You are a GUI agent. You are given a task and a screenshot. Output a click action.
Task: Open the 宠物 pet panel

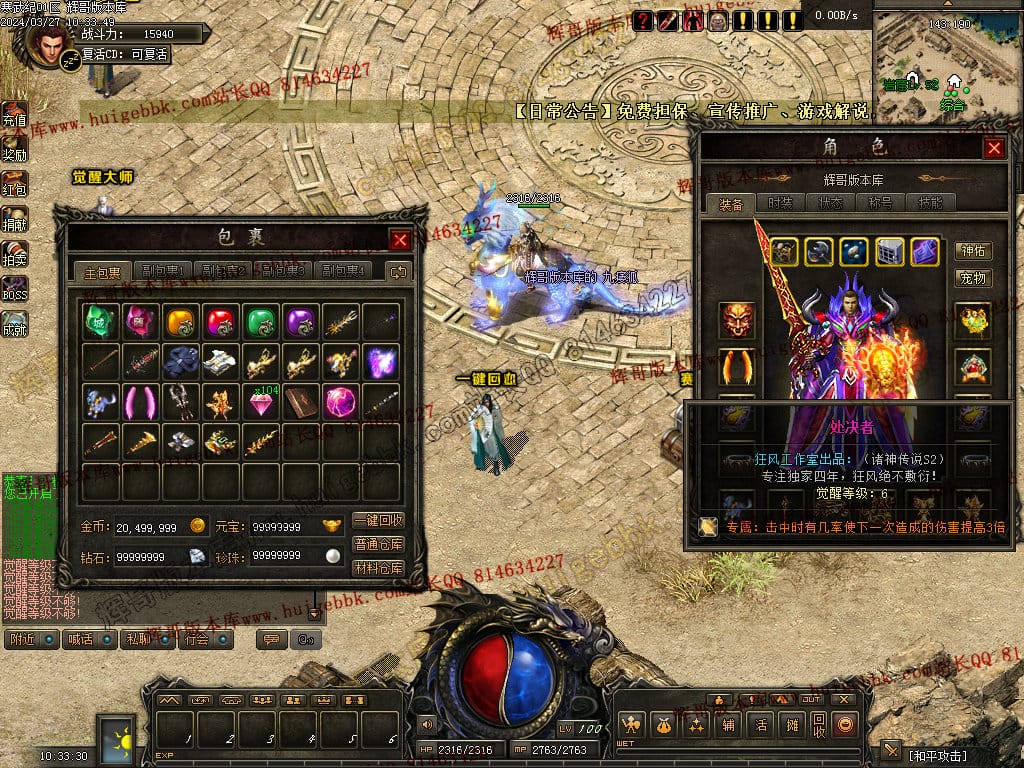973,277
